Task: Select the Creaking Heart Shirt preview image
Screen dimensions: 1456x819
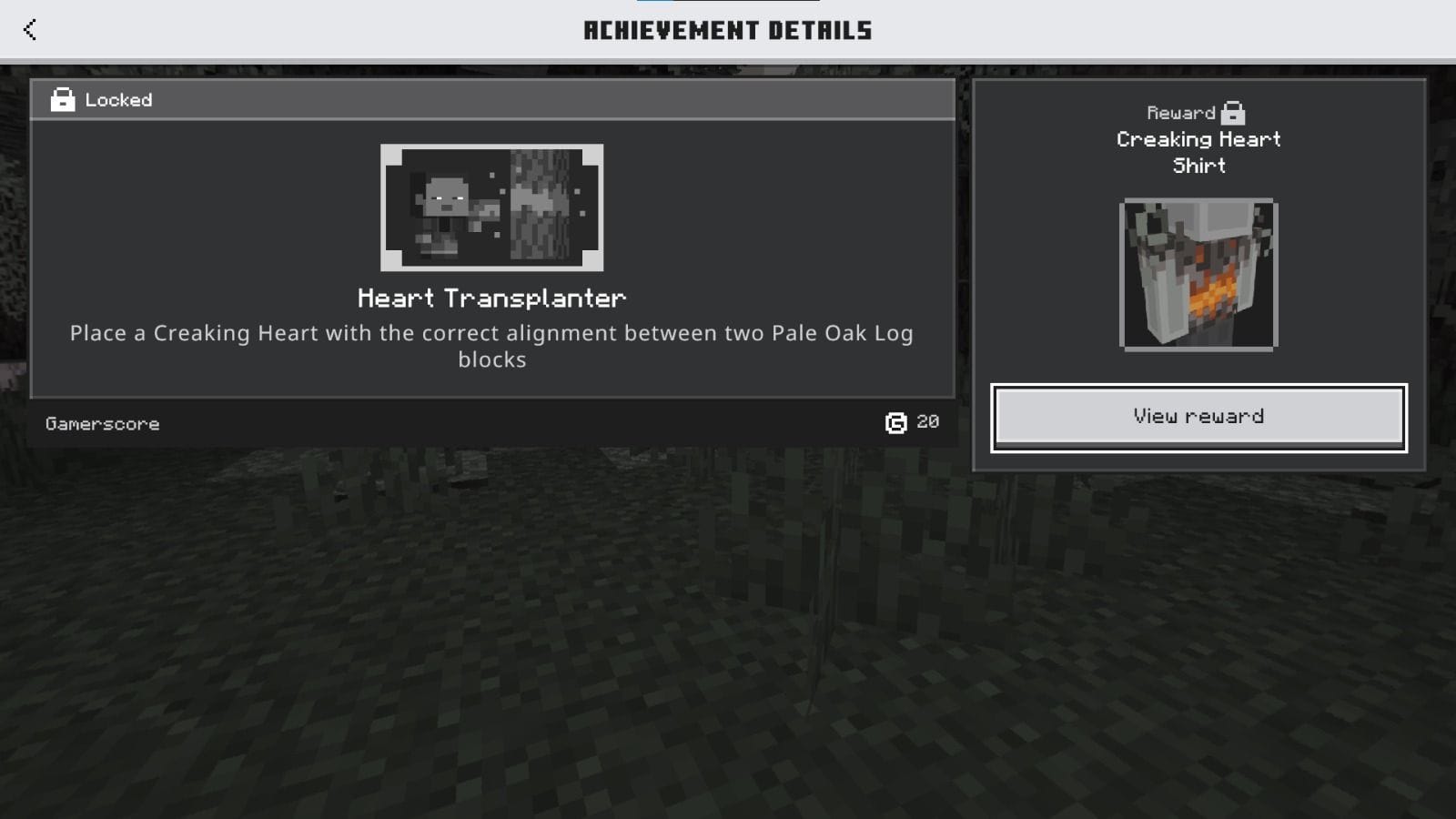Action: [1198, 273]
